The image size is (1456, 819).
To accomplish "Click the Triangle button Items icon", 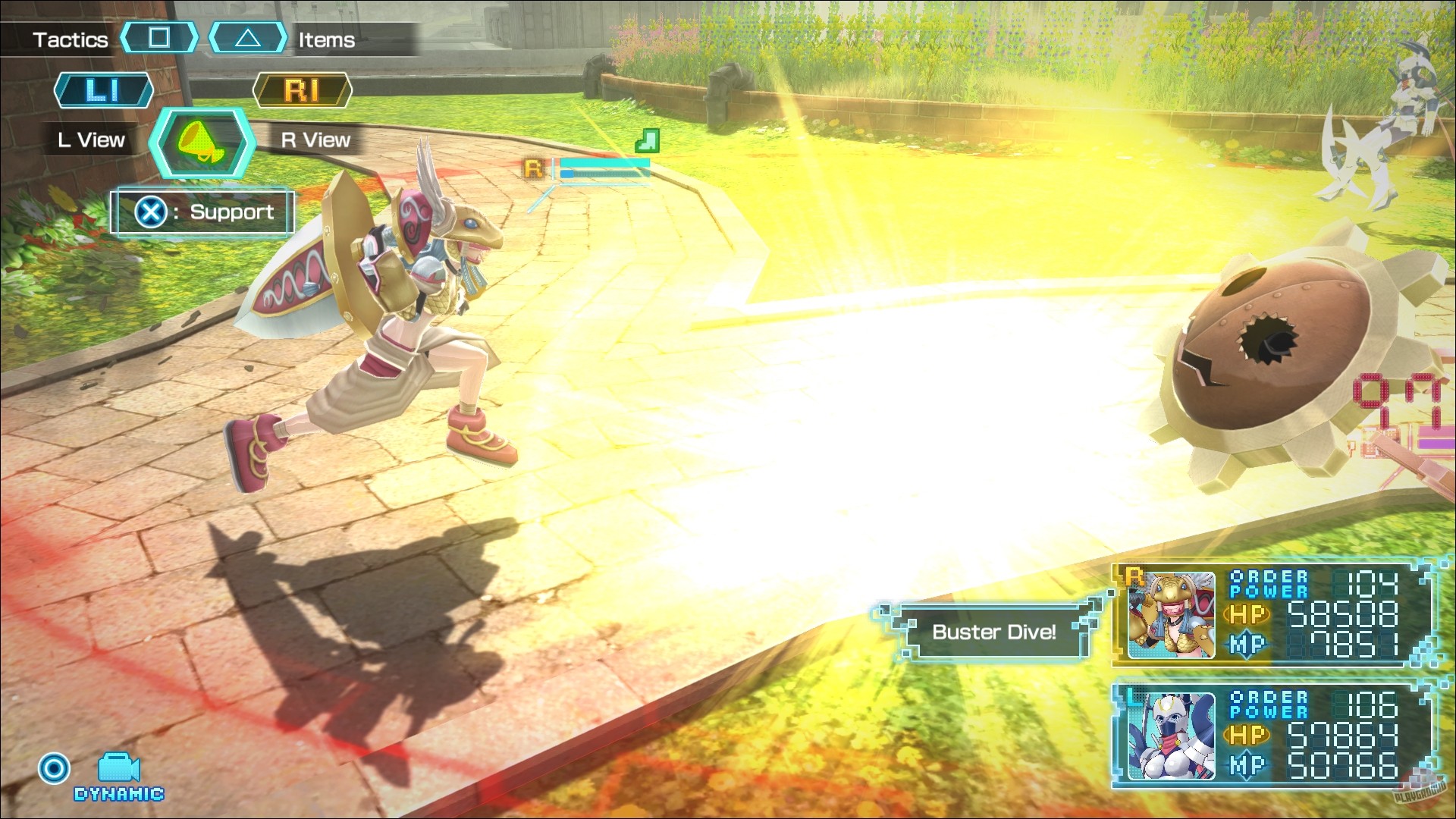I will 250,38.
